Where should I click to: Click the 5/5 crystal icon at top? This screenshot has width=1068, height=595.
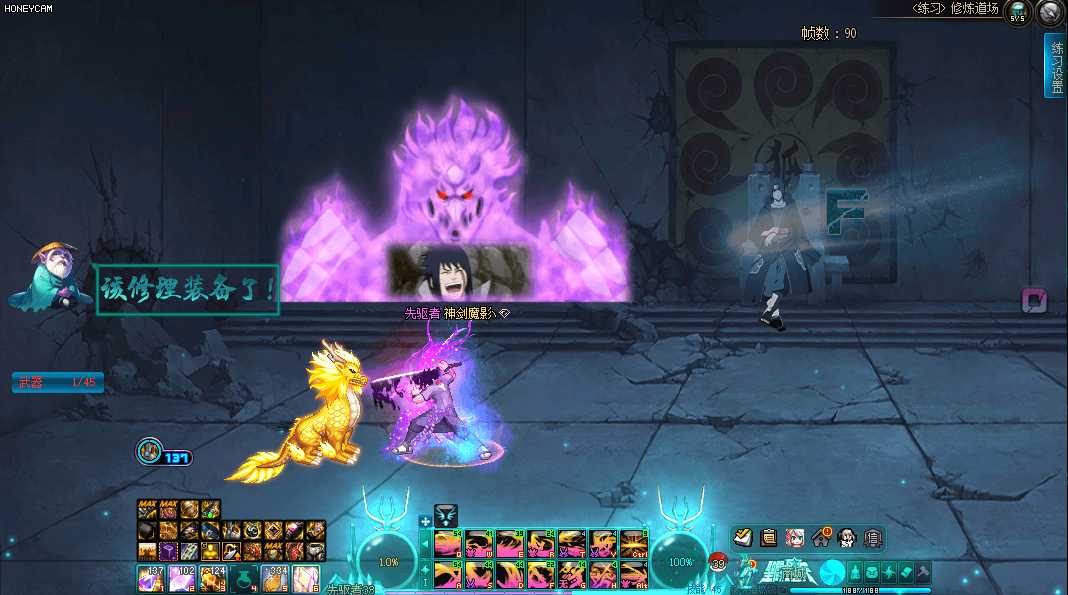[1018, 13]
